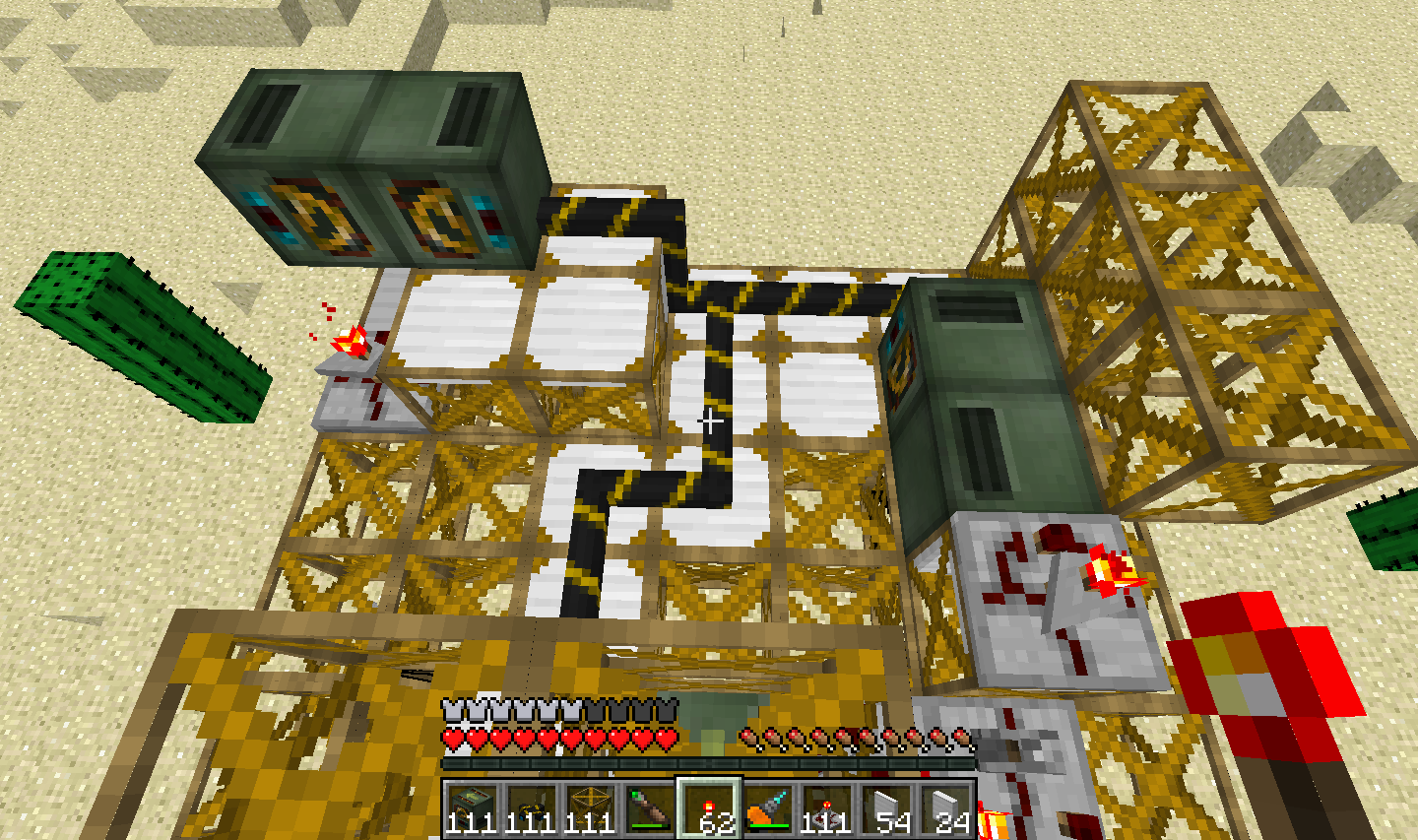Image resolution: width=1418 pixels, height=840 pixels.
Task: Select the white panel stack of 24
Action: (944, 809)
